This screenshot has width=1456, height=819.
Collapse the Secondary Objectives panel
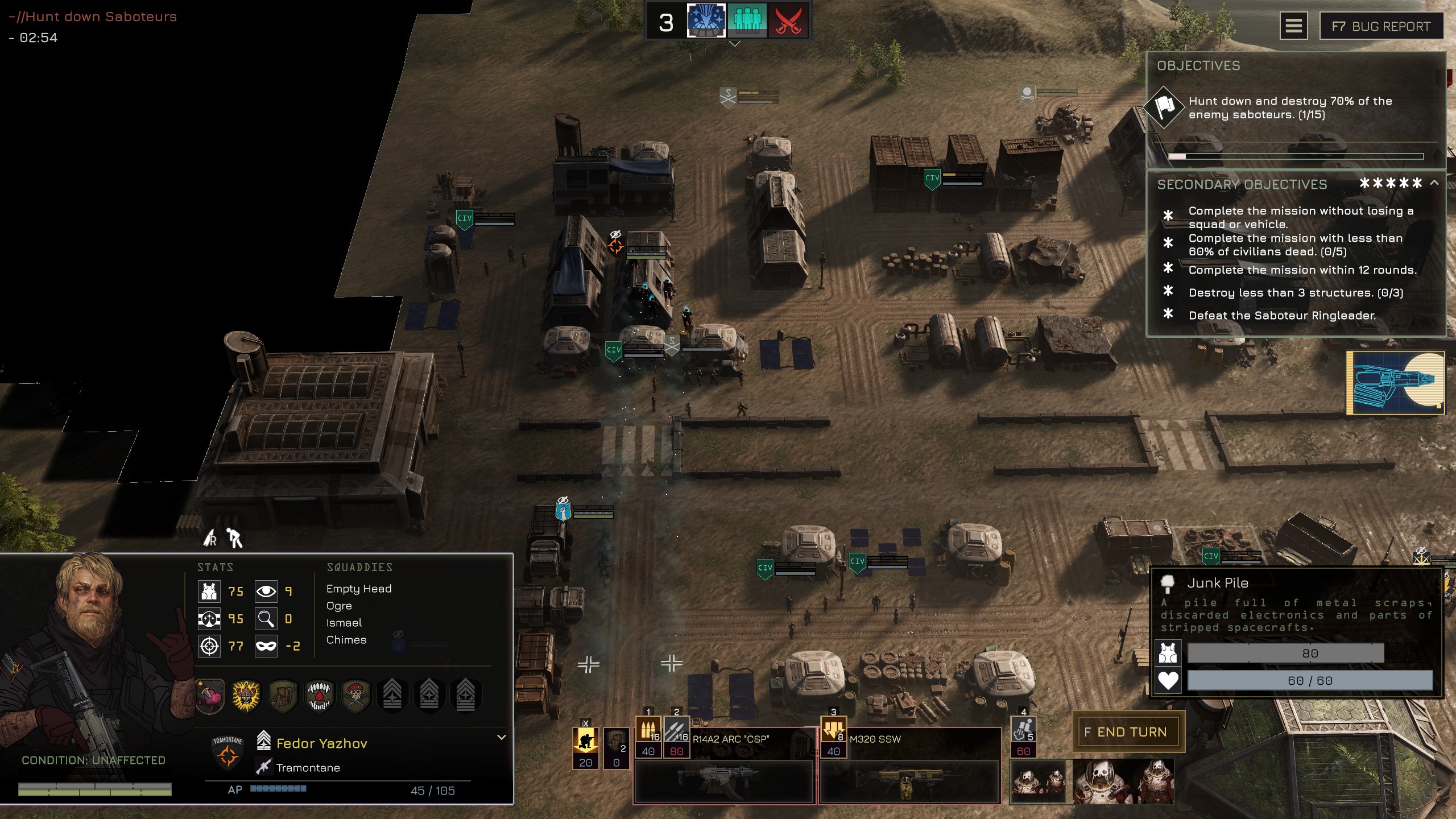click(x=1436, y=183)
